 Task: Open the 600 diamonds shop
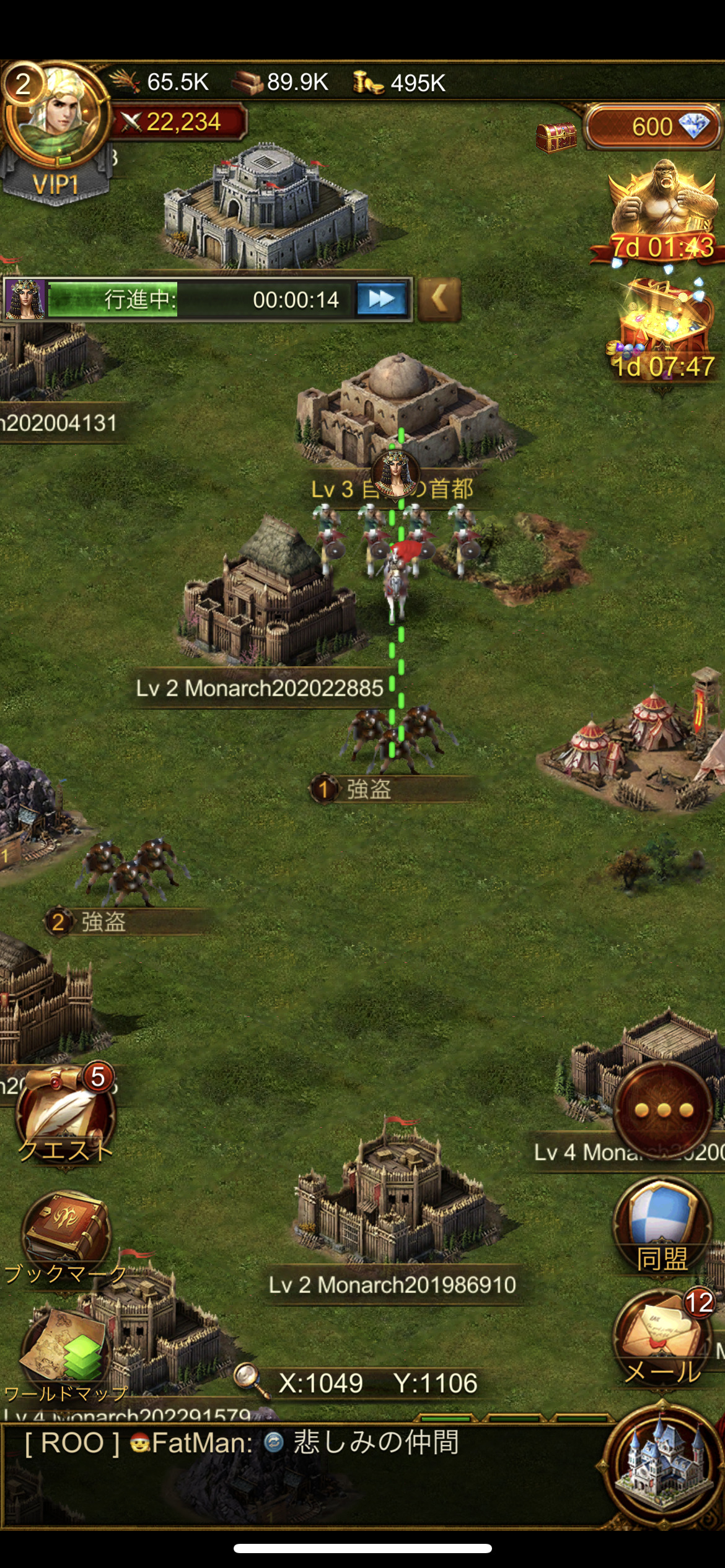pos(654,127)
